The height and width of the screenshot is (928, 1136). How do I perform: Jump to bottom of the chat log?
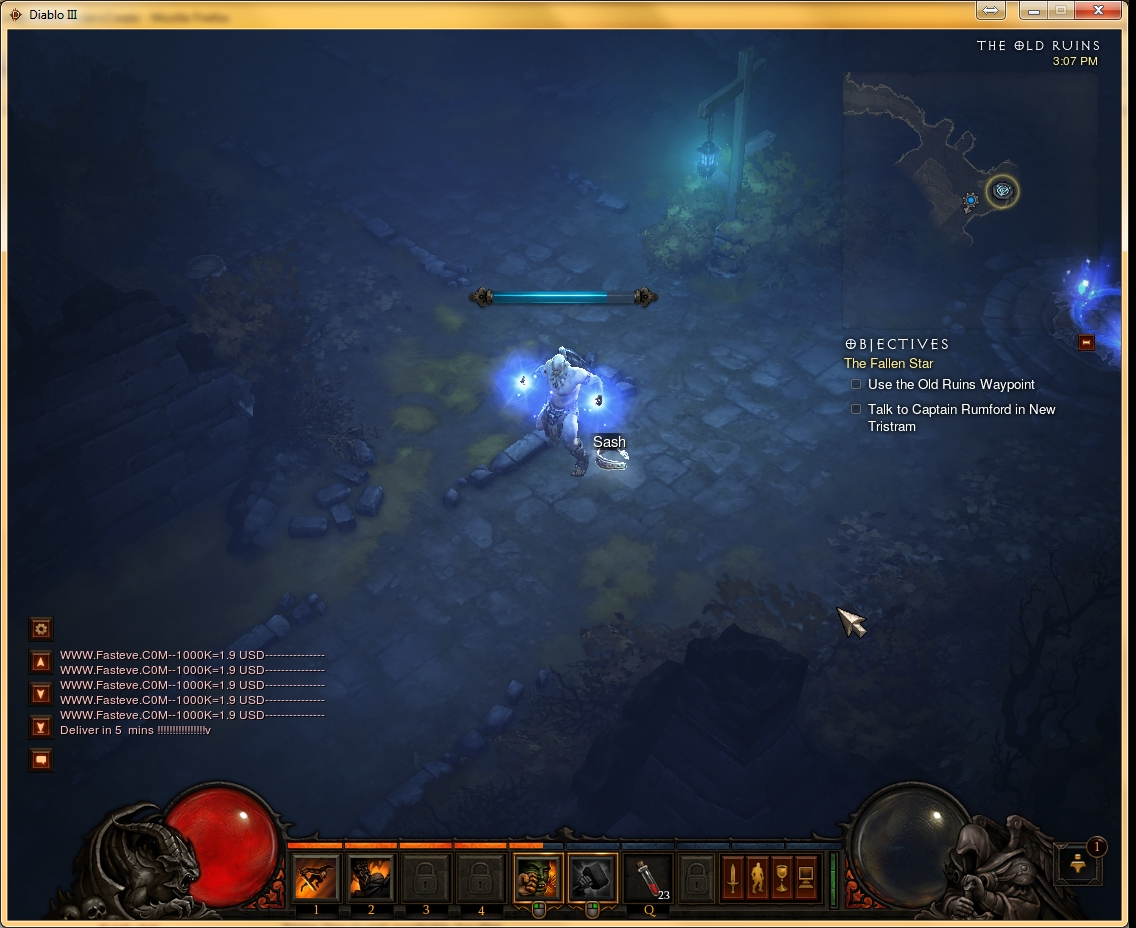[41, 727]
